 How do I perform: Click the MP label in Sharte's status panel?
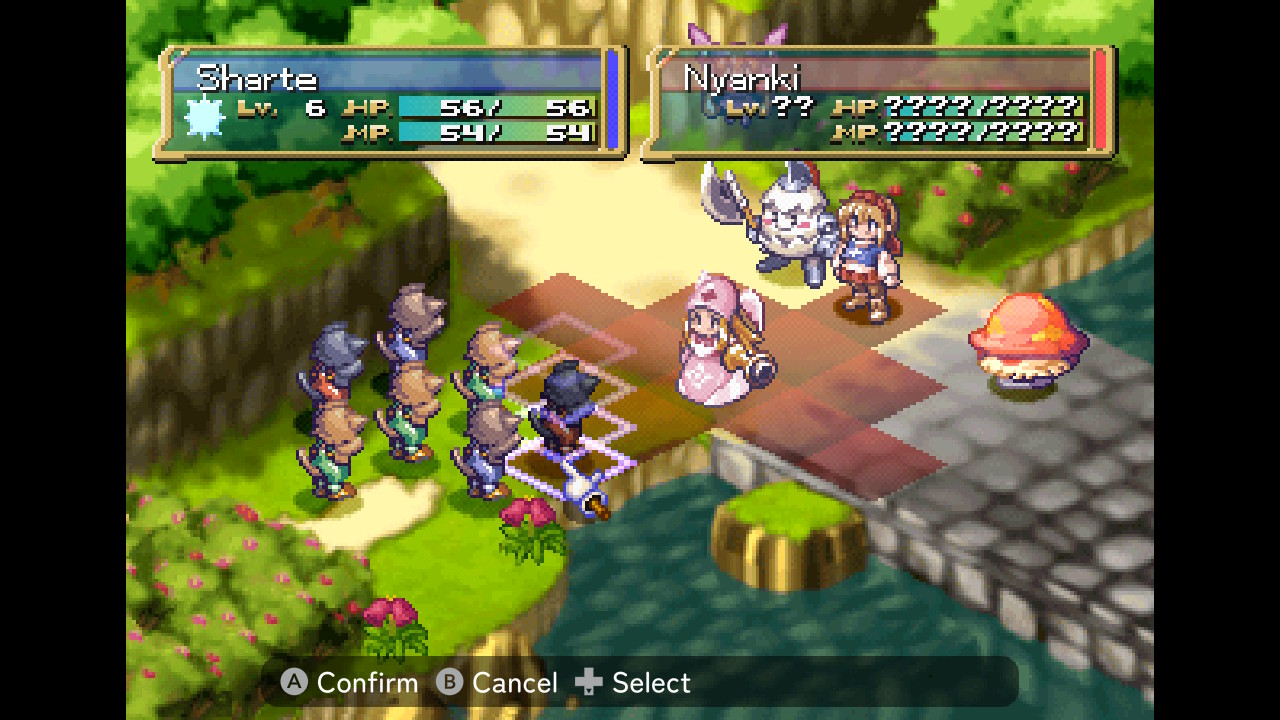coord(366,134)
